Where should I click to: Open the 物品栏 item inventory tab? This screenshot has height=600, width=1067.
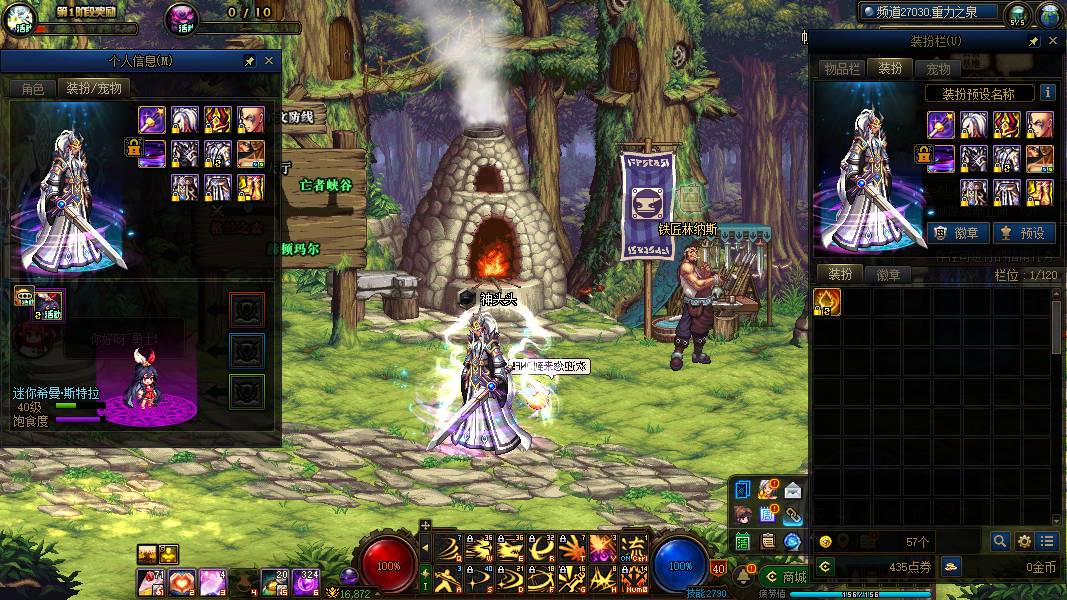[841, 68]
